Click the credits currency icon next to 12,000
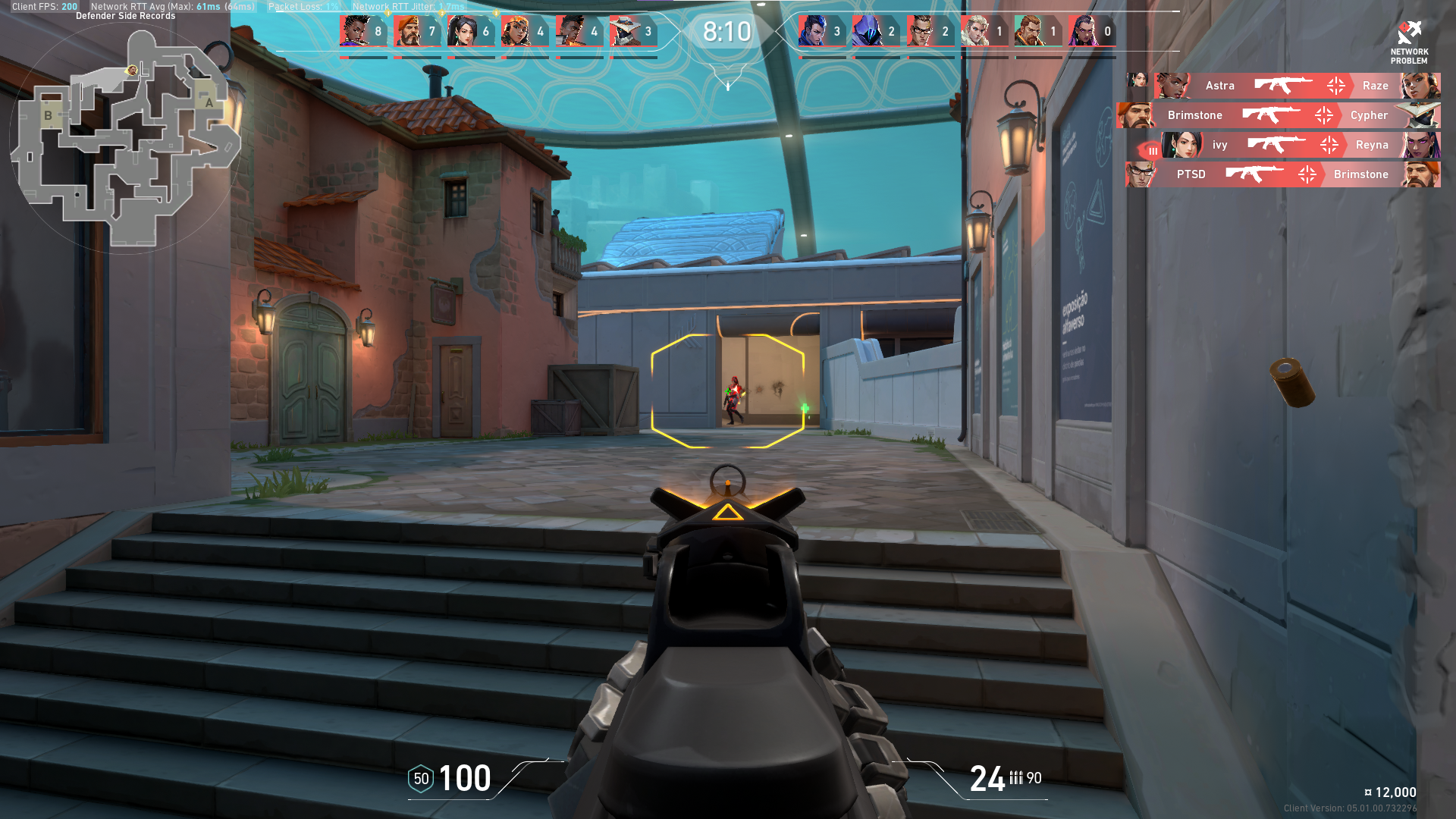The width and height of the screenshot is (1456, 819). coord(1370,792)
